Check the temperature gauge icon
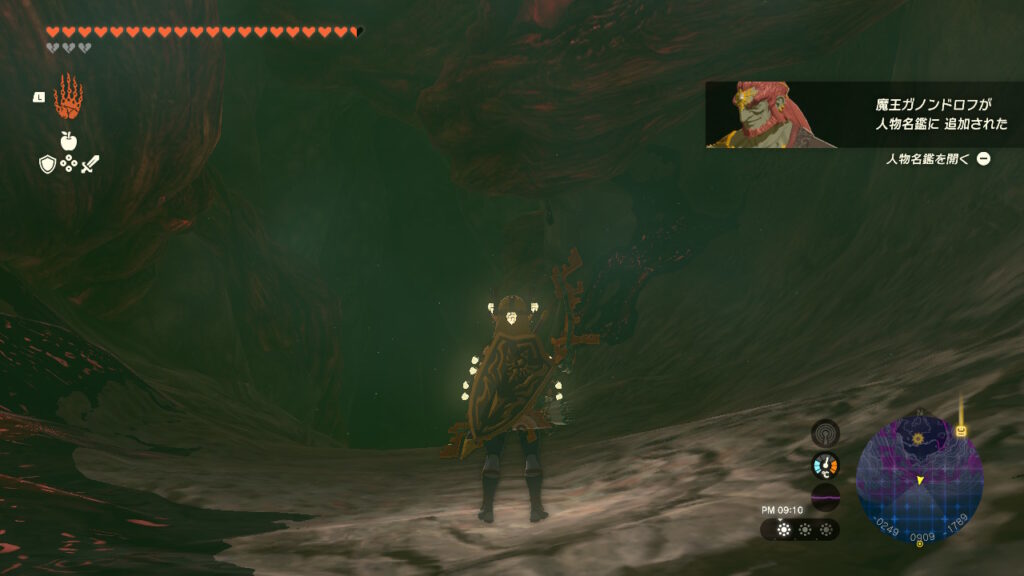 pyautogui.click(x=825, y=465)
